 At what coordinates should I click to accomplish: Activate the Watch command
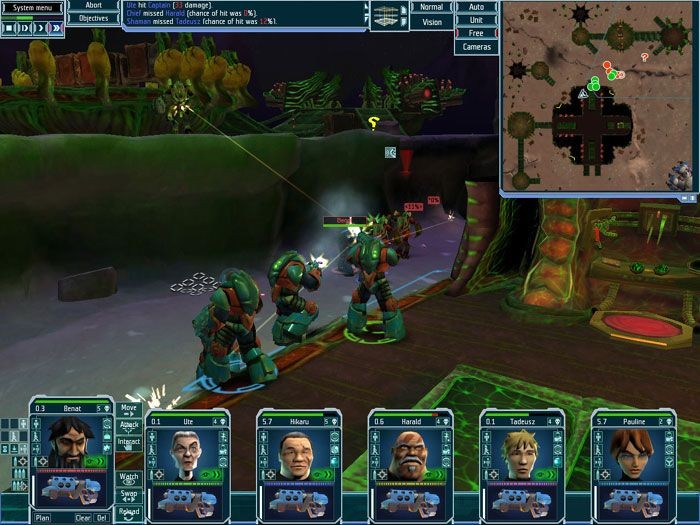coord(129,478)
